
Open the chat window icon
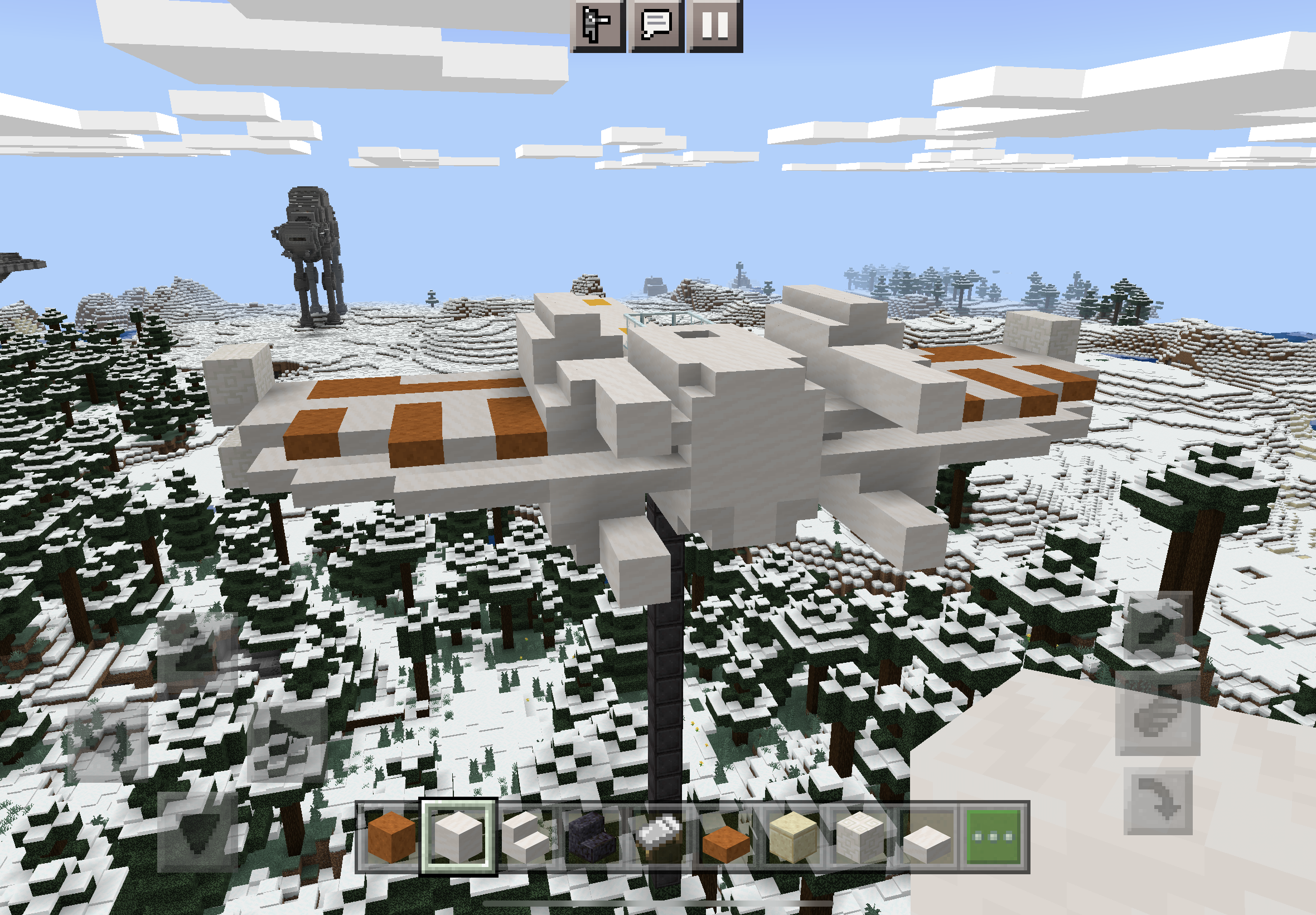tap(656, 26)
